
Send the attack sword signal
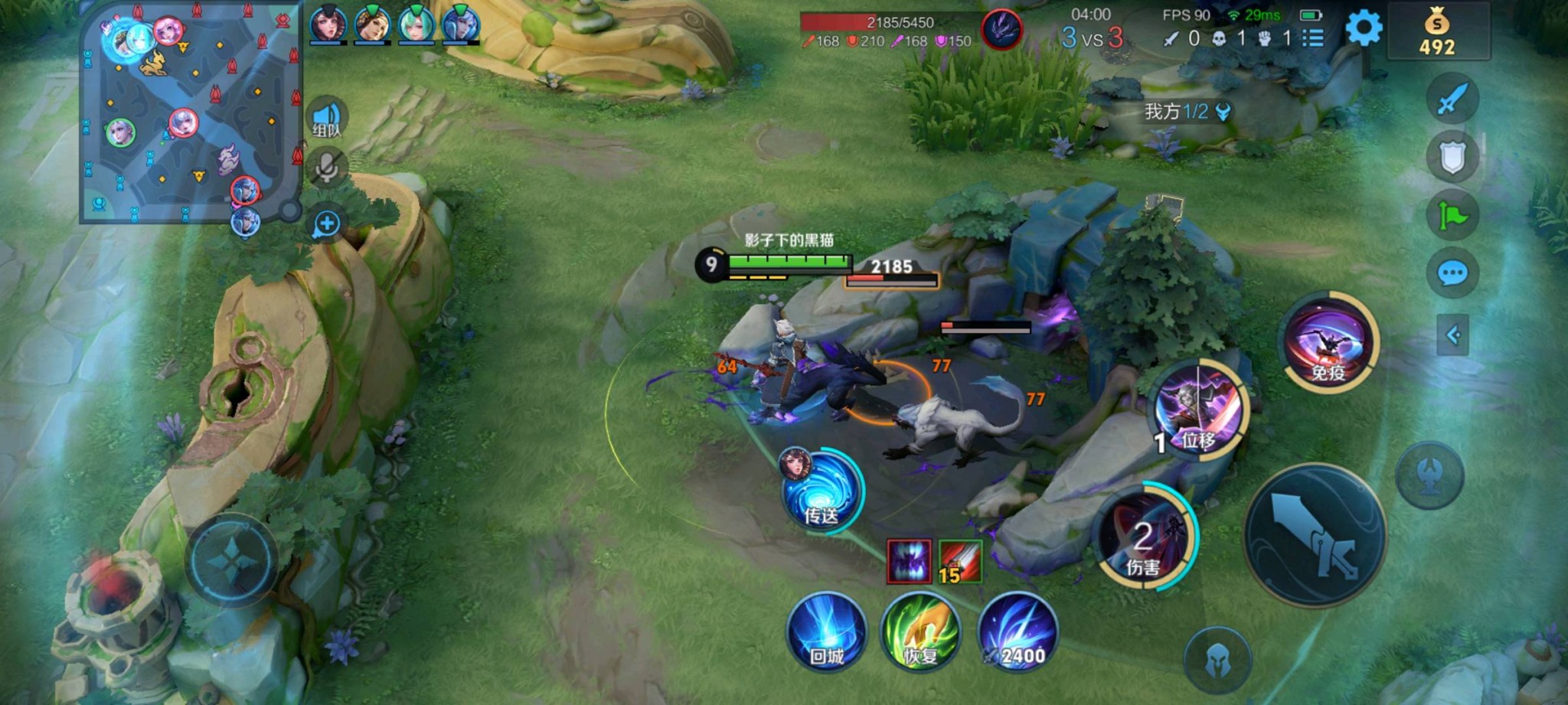click(x=1452, y=99)
